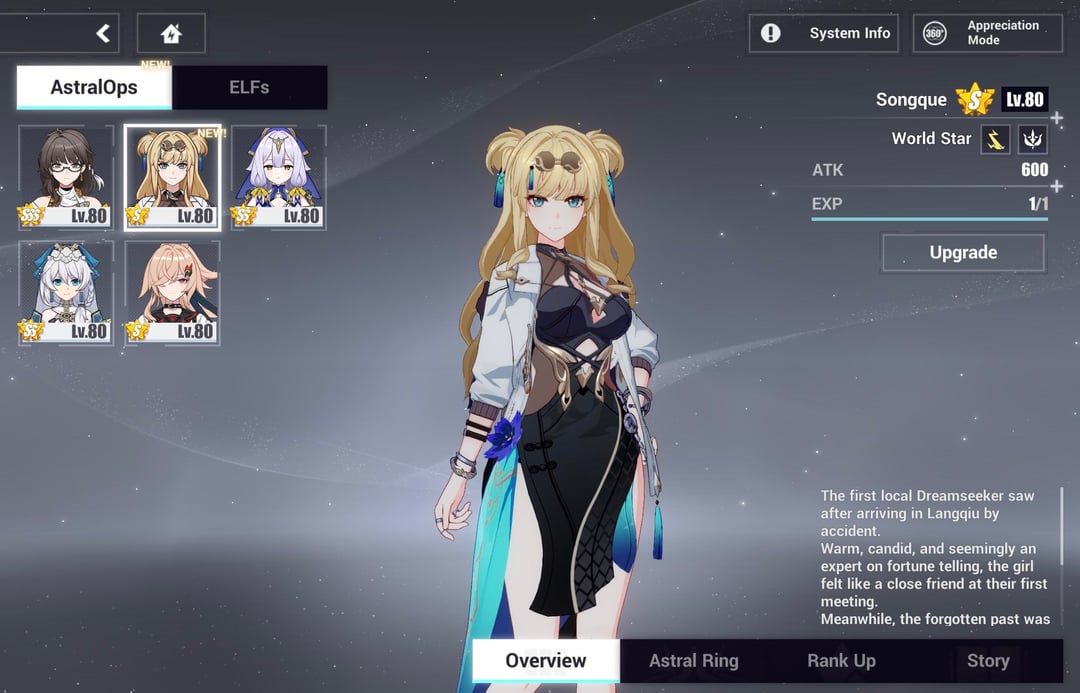1080x693 pixels.
Task: Open the Overview tab
Action: click(546, 660)
